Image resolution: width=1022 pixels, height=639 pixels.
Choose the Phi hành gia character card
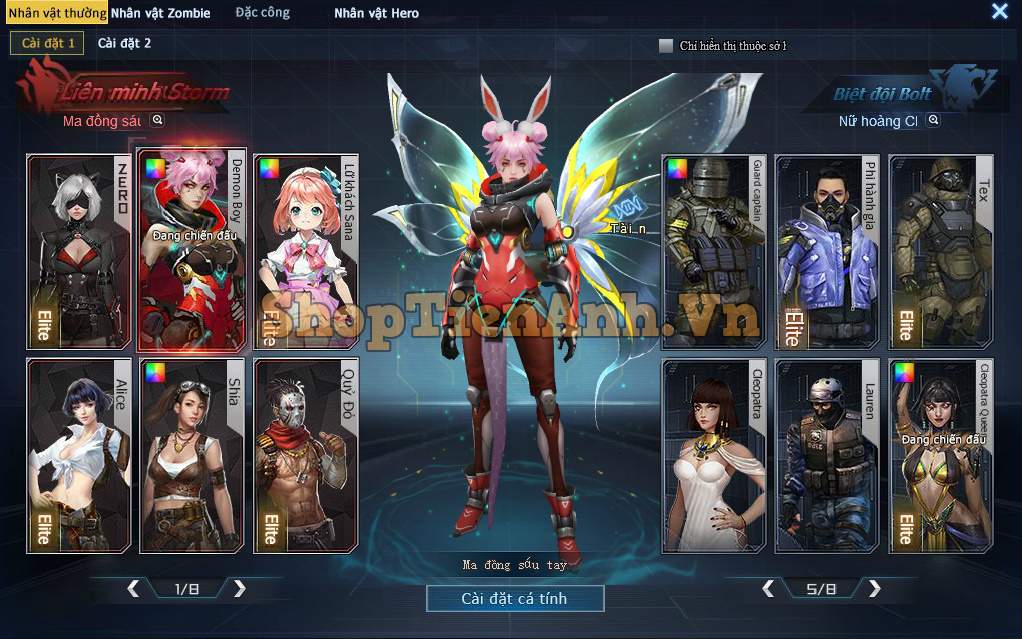[x=827, y=252]
